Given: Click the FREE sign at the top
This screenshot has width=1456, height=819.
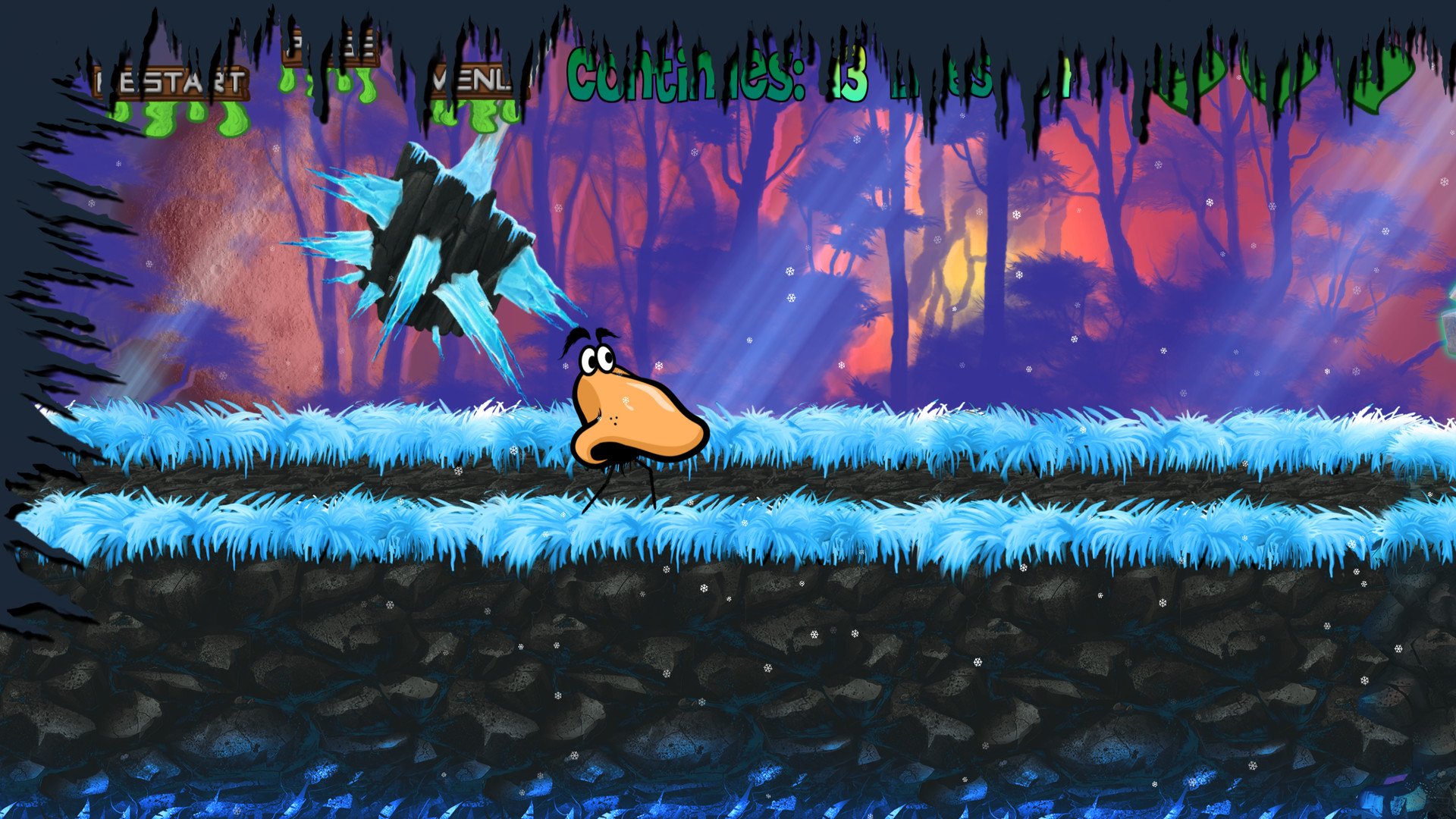Looking at the screenshot, I should tap(331, 47).
